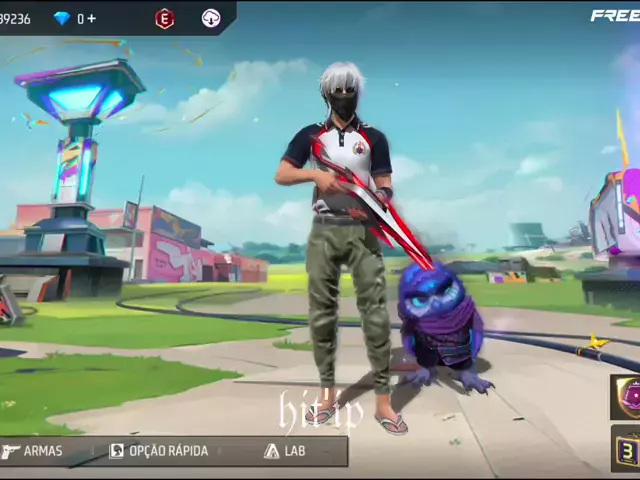
Task: Open the LAB section
Action: (x=285, y=451)
